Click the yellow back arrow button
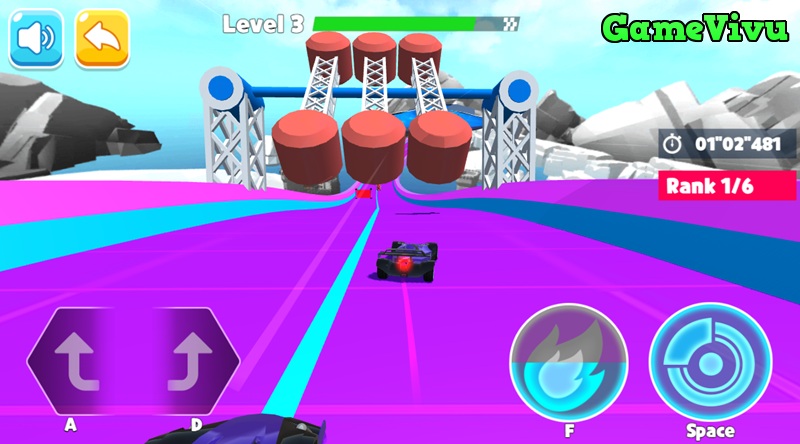This screenshot has width=800, height=444. point(102,39)
